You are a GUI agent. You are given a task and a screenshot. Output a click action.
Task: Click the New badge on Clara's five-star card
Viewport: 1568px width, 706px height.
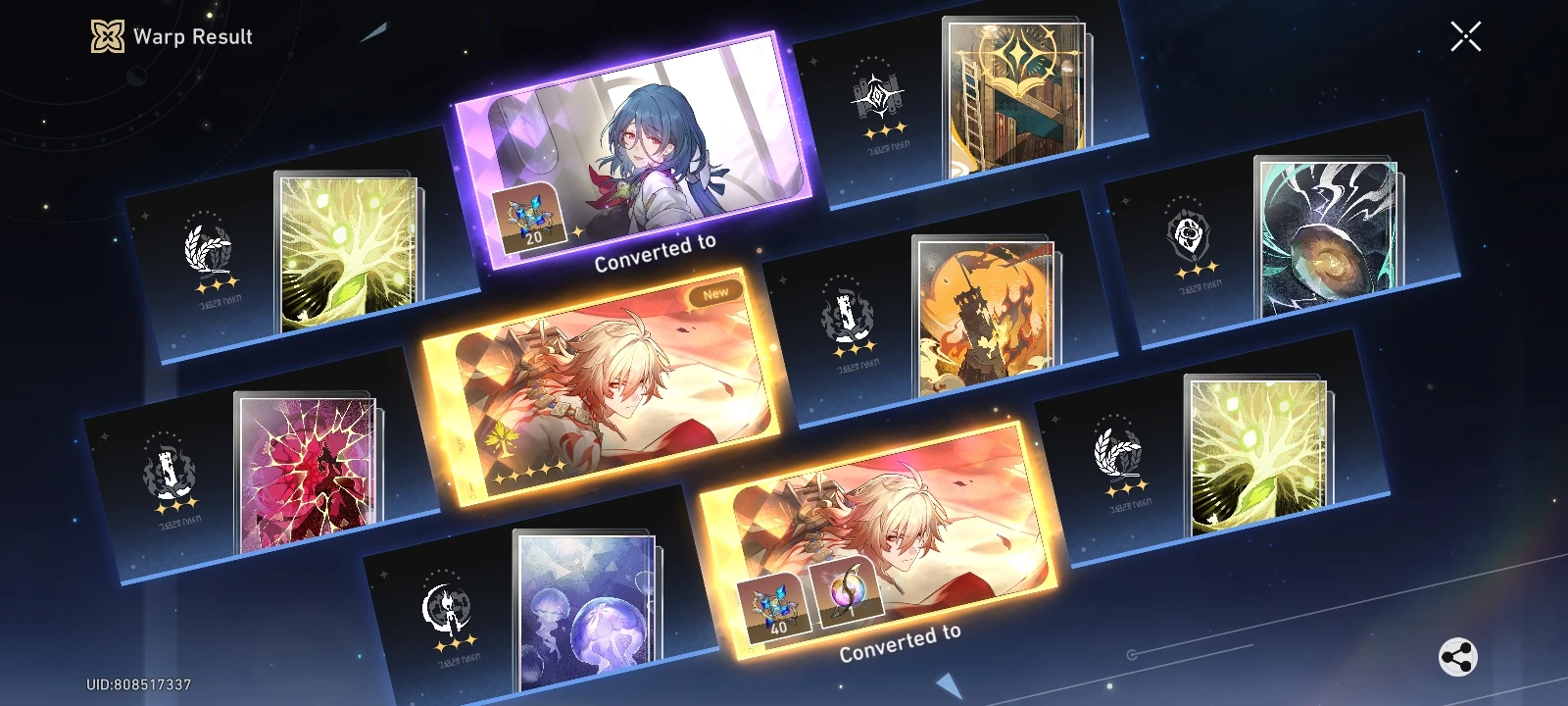716,290
